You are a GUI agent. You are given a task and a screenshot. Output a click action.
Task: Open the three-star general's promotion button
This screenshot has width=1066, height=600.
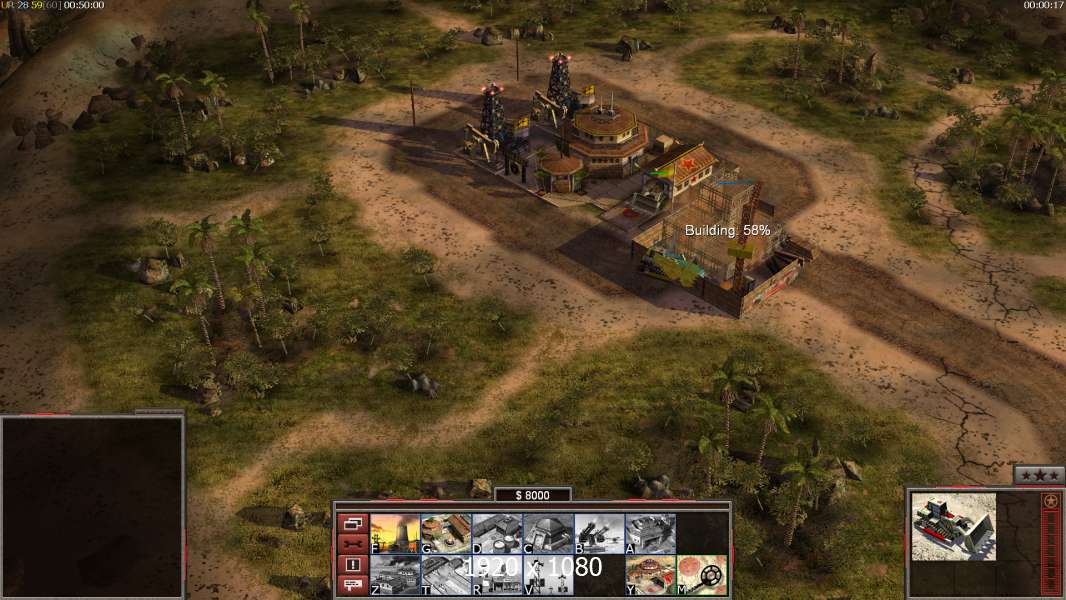click(x=1038, y=475)
